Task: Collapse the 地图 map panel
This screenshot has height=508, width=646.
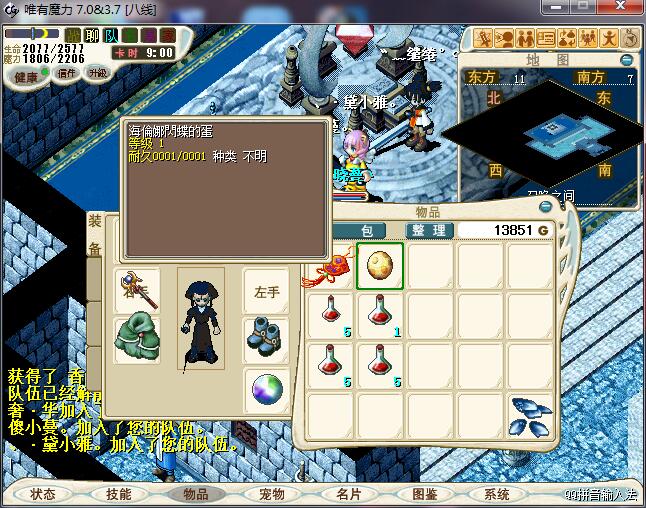Action: coord(628,59)
